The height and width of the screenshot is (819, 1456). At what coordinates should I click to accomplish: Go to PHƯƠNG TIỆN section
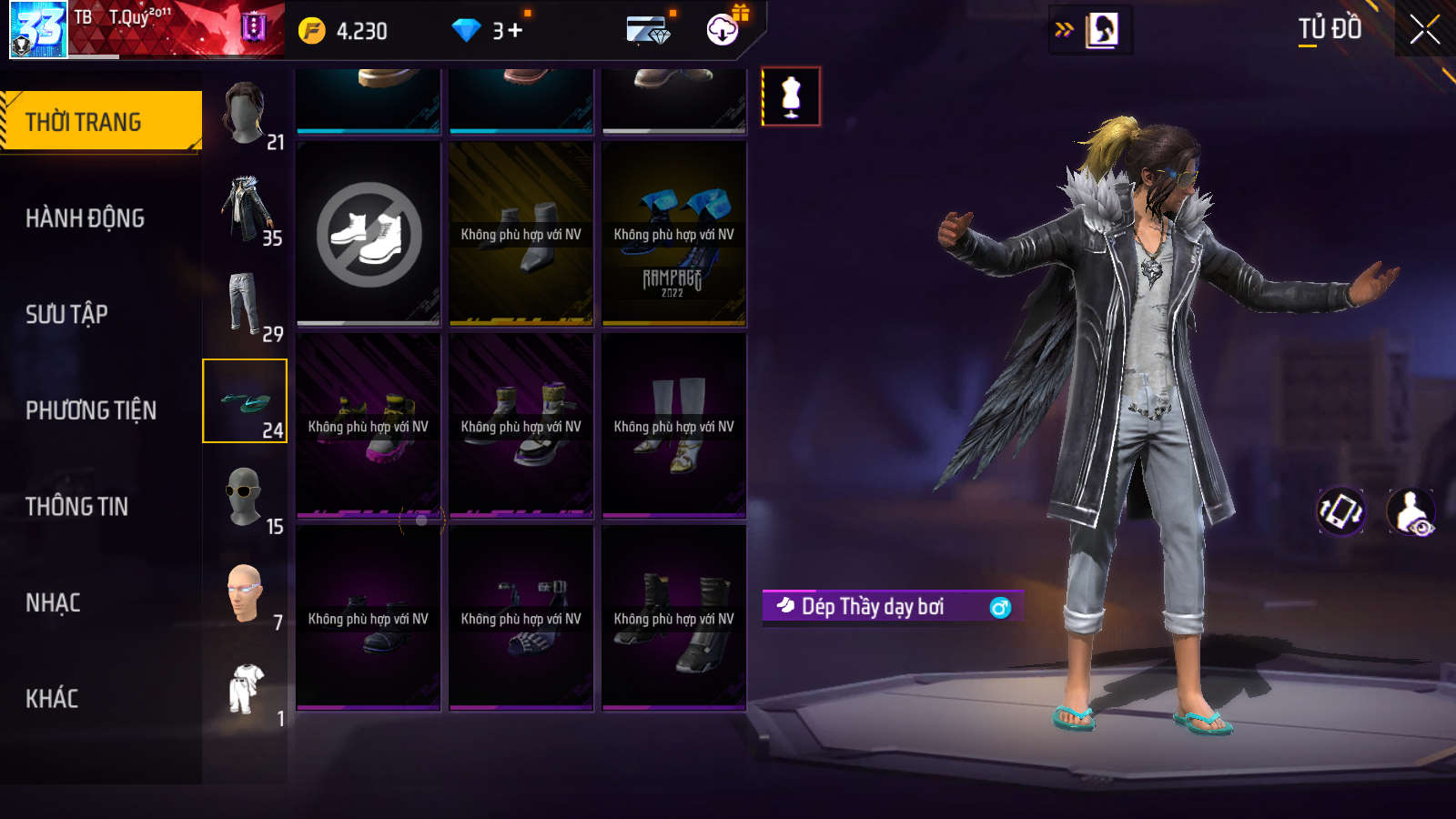pos(91,410)
